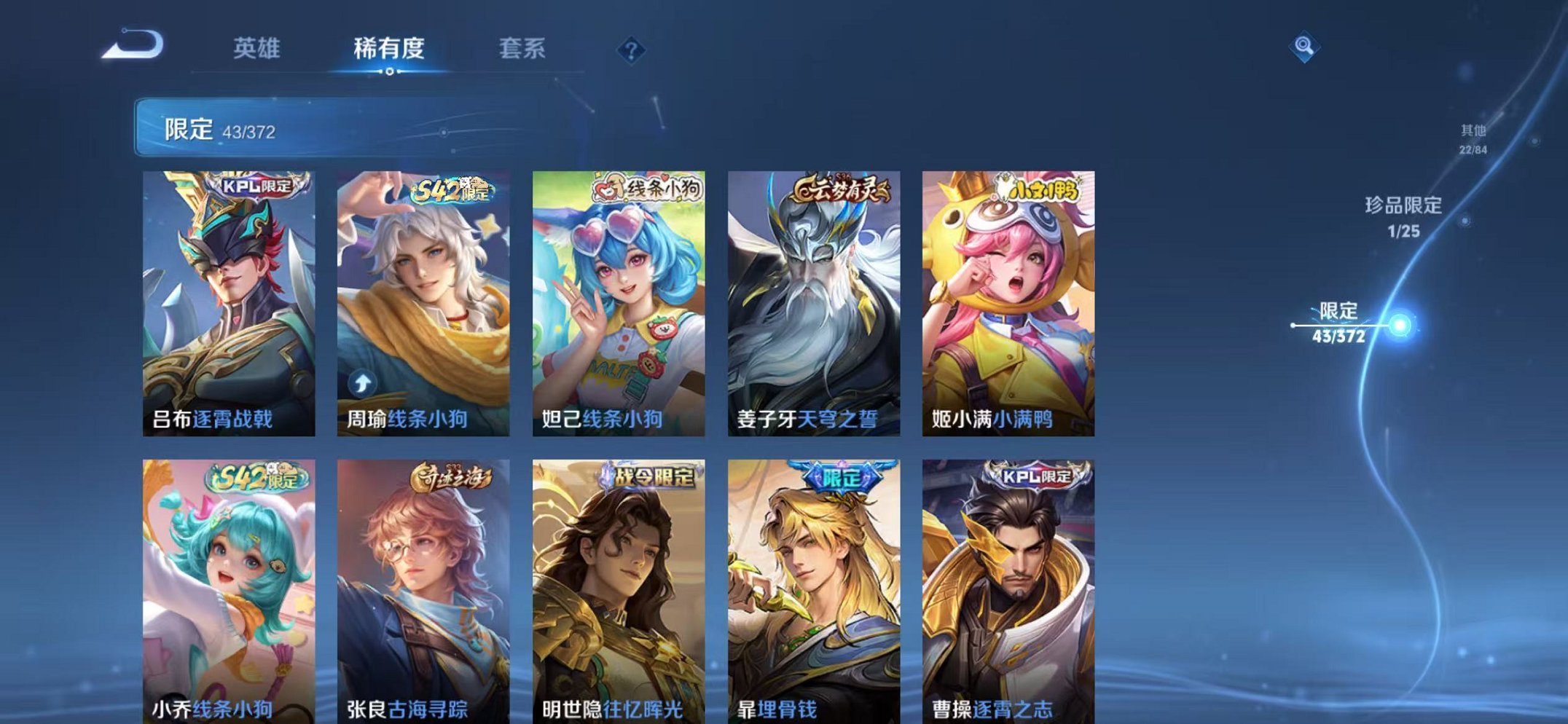This screenshot has height=724, width=1568.
Task: Open the 其他 22/84 category
Action: coord(1473,138)
